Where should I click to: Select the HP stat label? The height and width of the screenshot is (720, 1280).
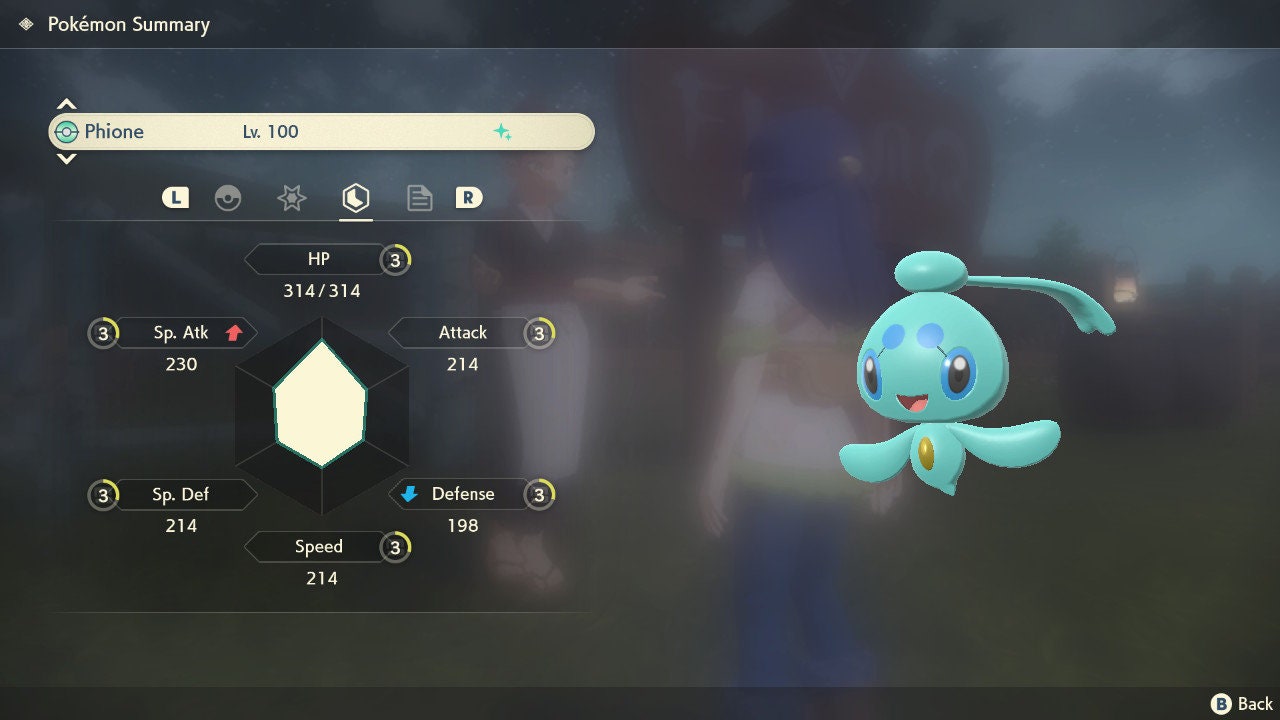[316, 260]
